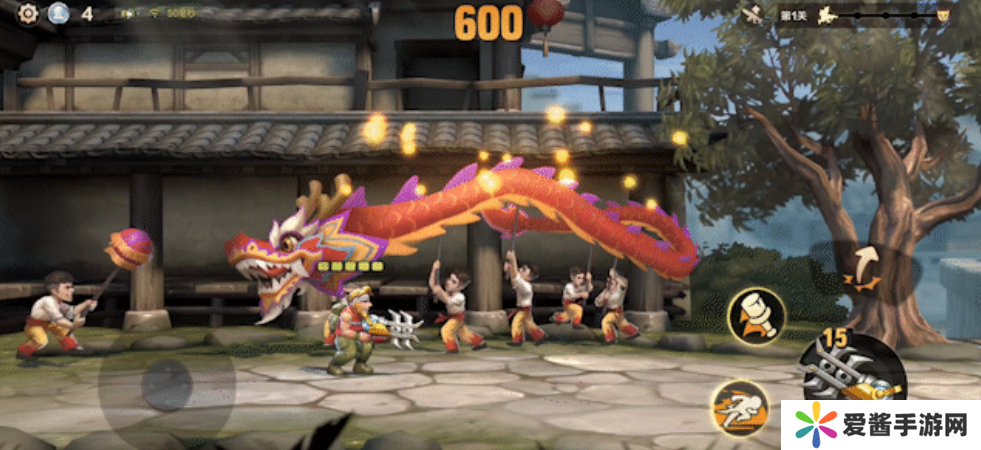Image resolution: width=981 pixels, height=450 pixels.
Task: Activate the jump arrow button
Action: pyautogui.click(x=861, y=267)
